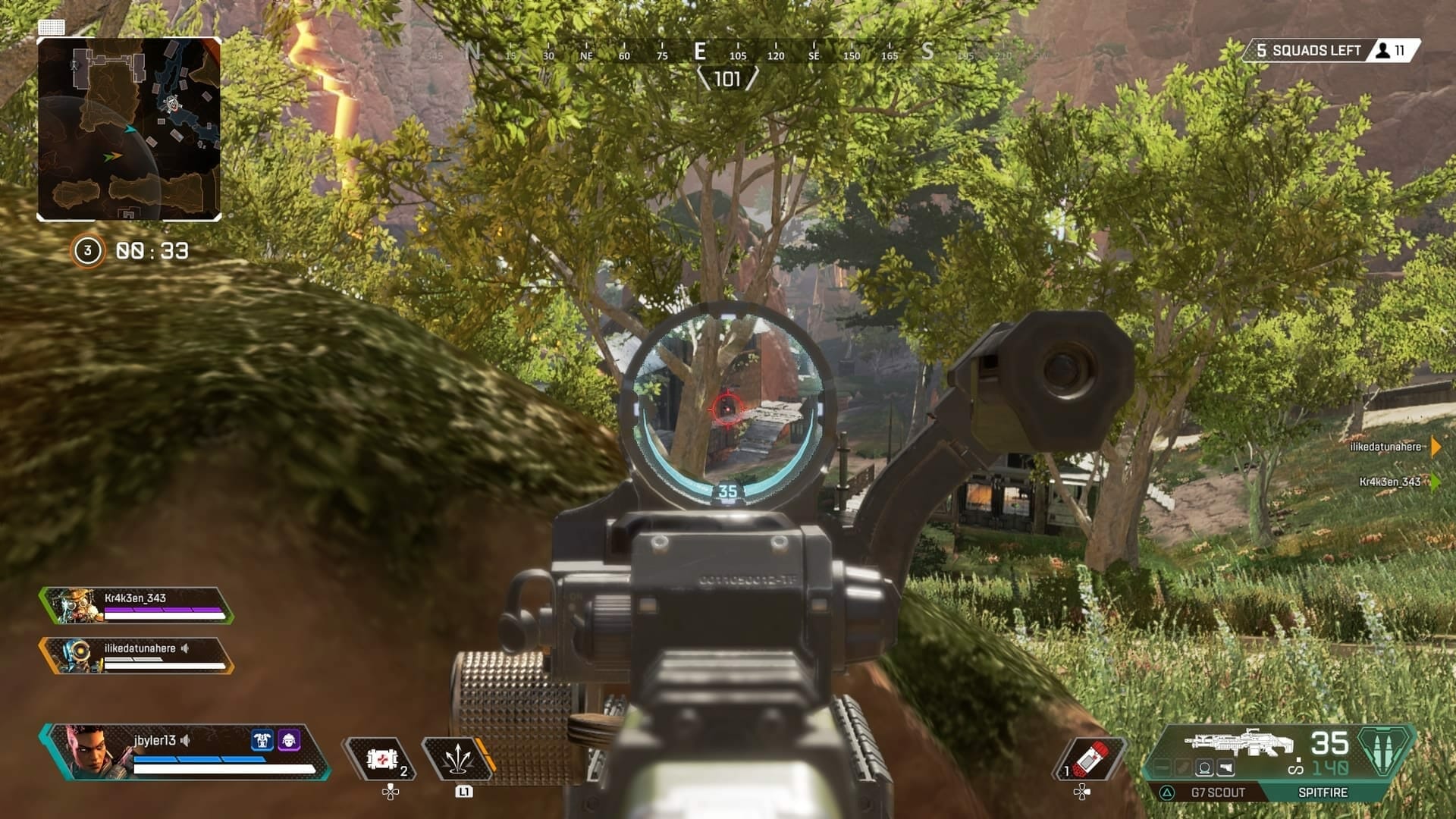This screenshot has width=1456, height=819.
Task: Inspect the blue body armor icon
Action: [262, 740]
